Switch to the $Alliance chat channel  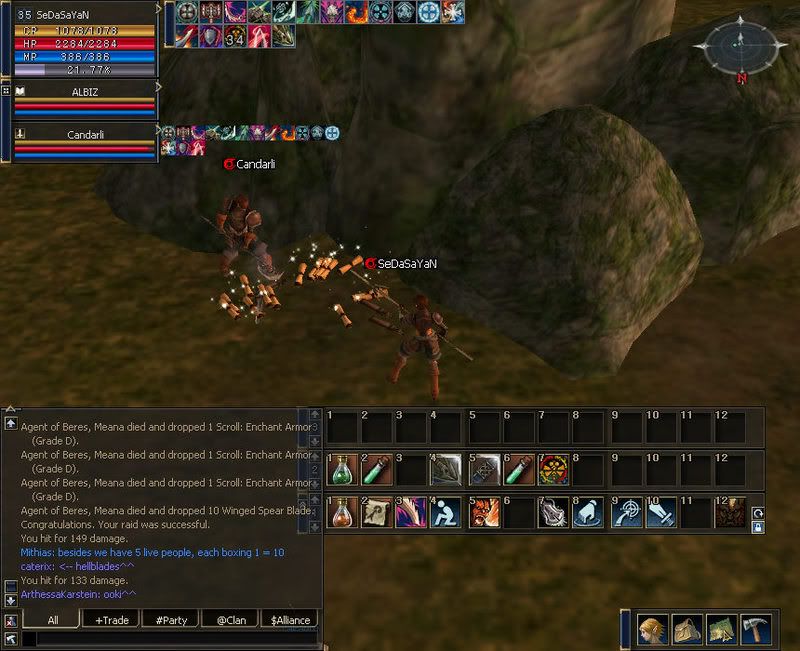[291, 620]
